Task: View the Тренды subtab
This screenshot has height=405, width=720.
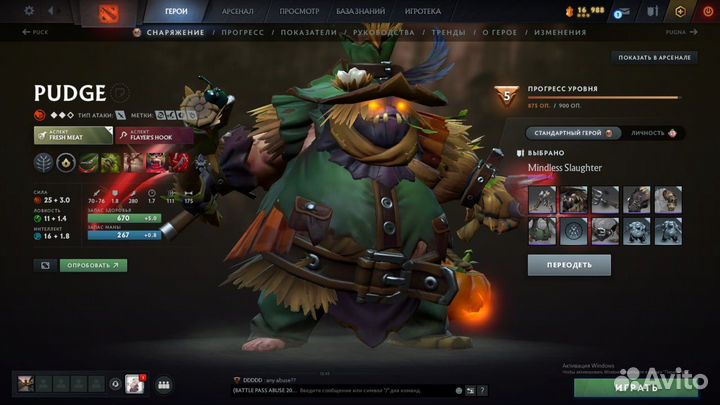Action: [449, 32]
